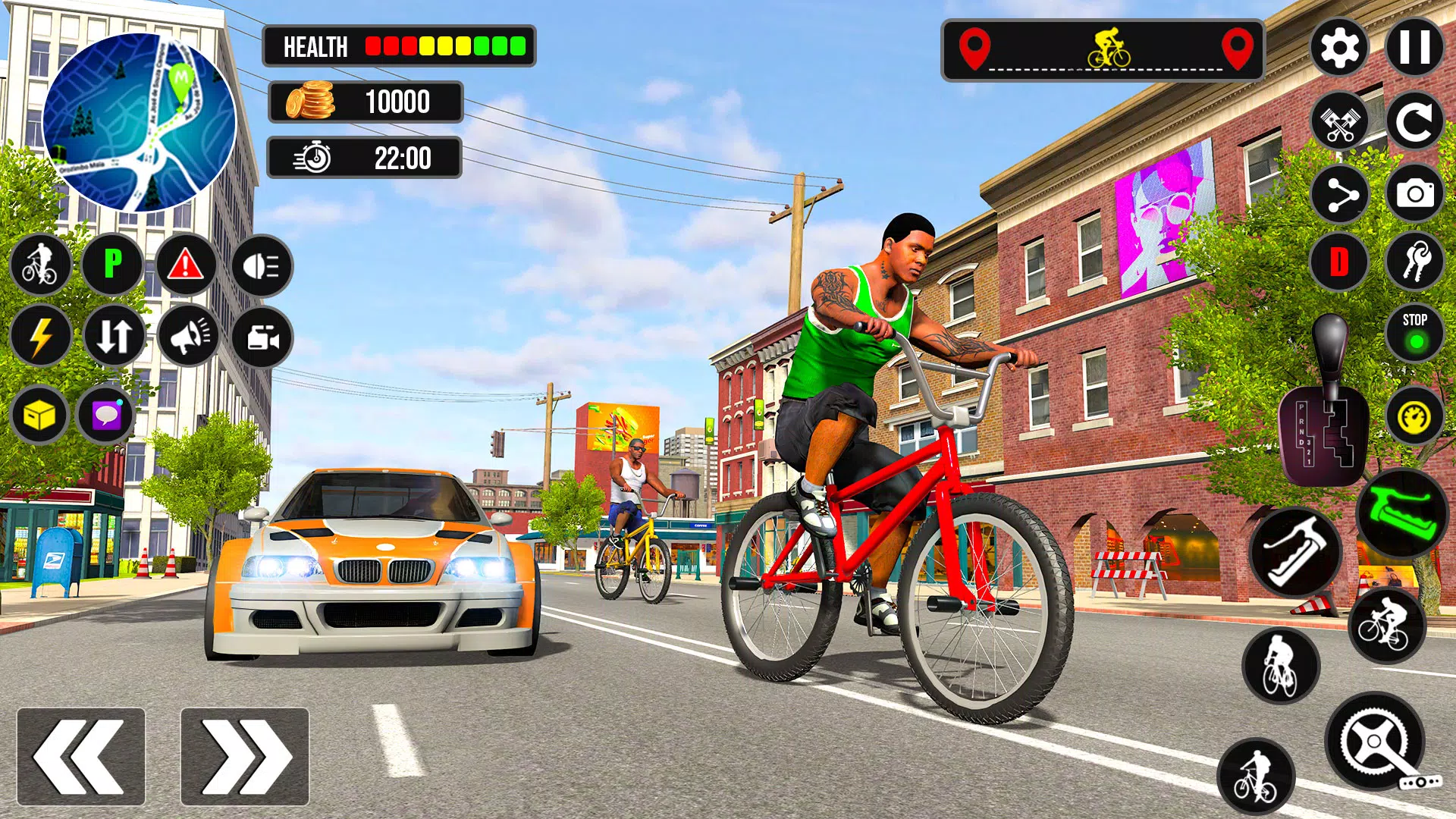Open the share options icon
Image resolution: width=1456 pixels, height=819 pixels.
click(x=1341, y=193)
